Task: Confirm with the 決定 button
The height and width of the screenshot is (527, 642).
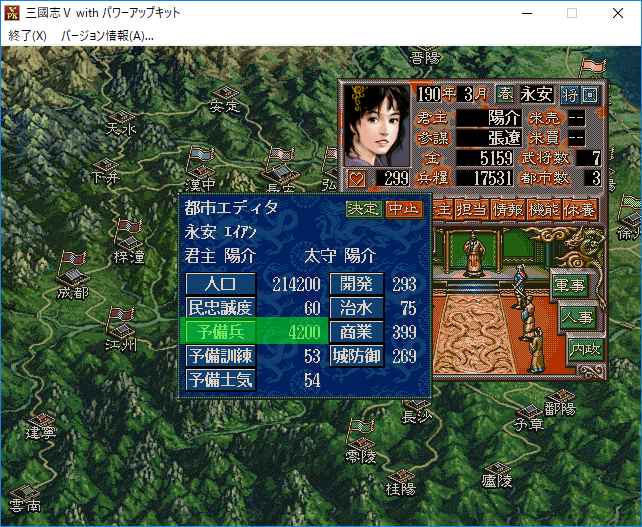Action: (x=365, y=209)
